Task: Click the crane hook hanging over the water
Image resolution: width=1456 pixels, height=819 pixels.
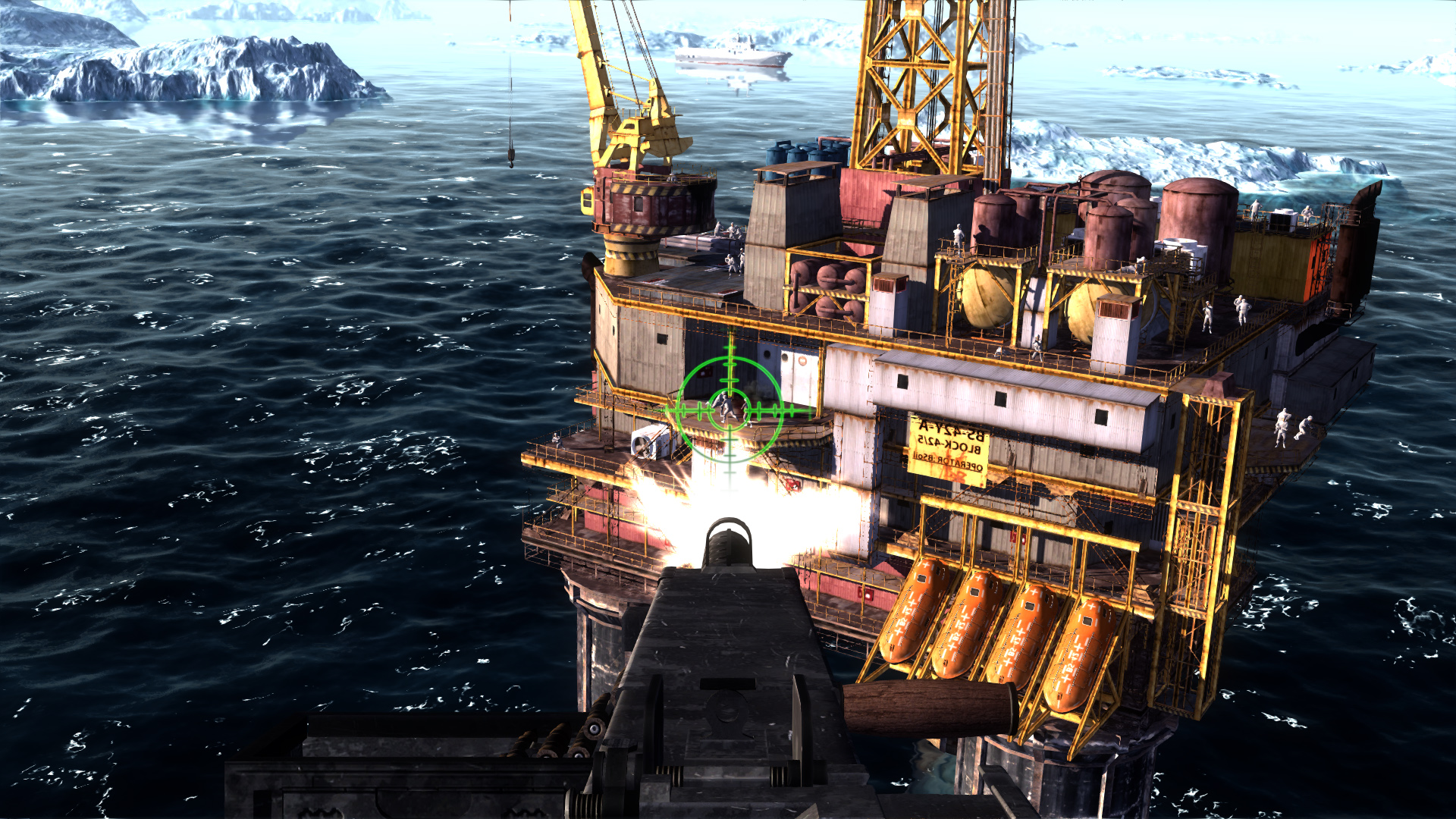Action: click(510, 155)
